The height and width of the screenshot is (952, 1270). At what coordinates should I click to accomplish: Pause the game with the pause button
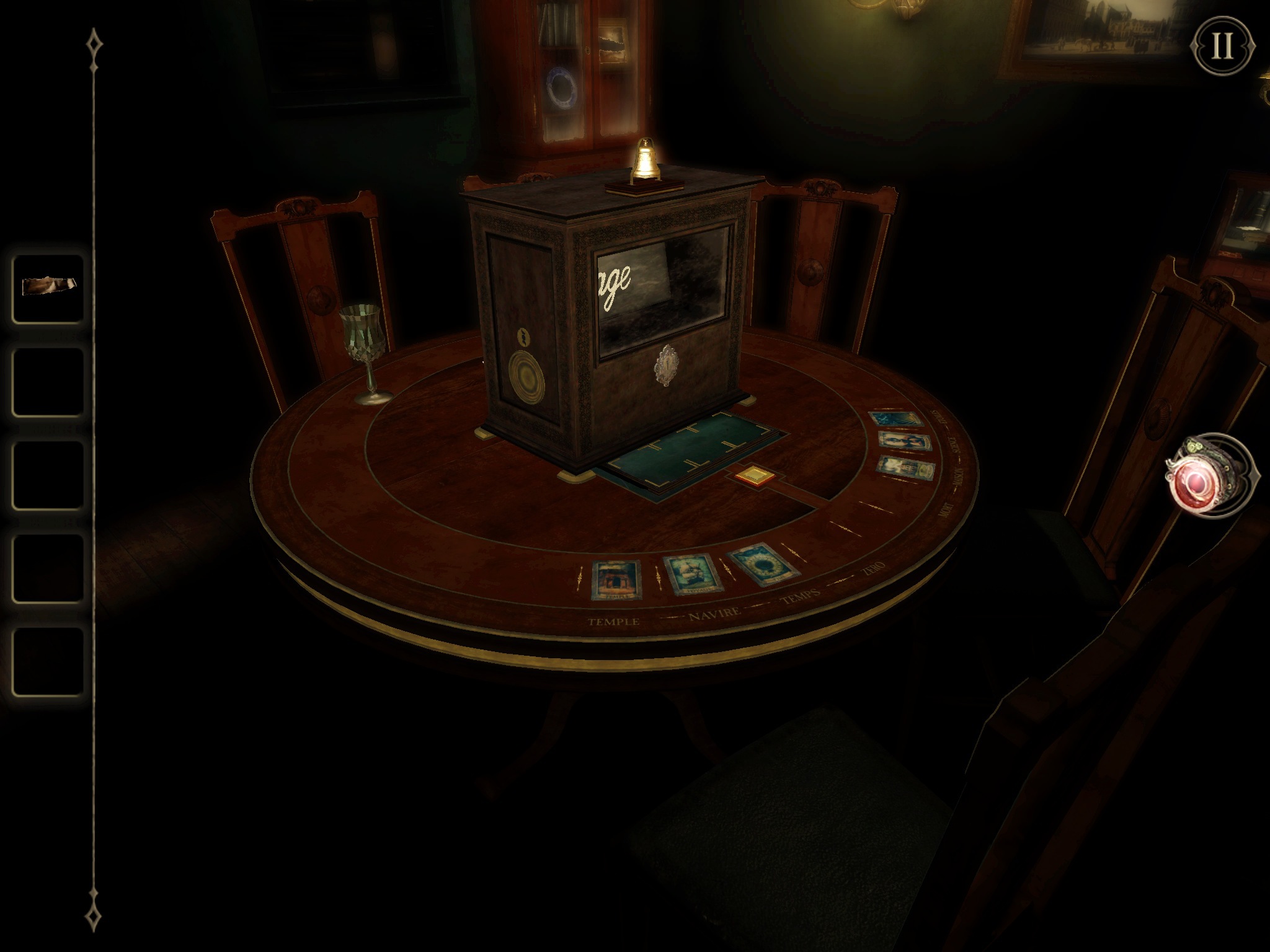point(1222,46)
